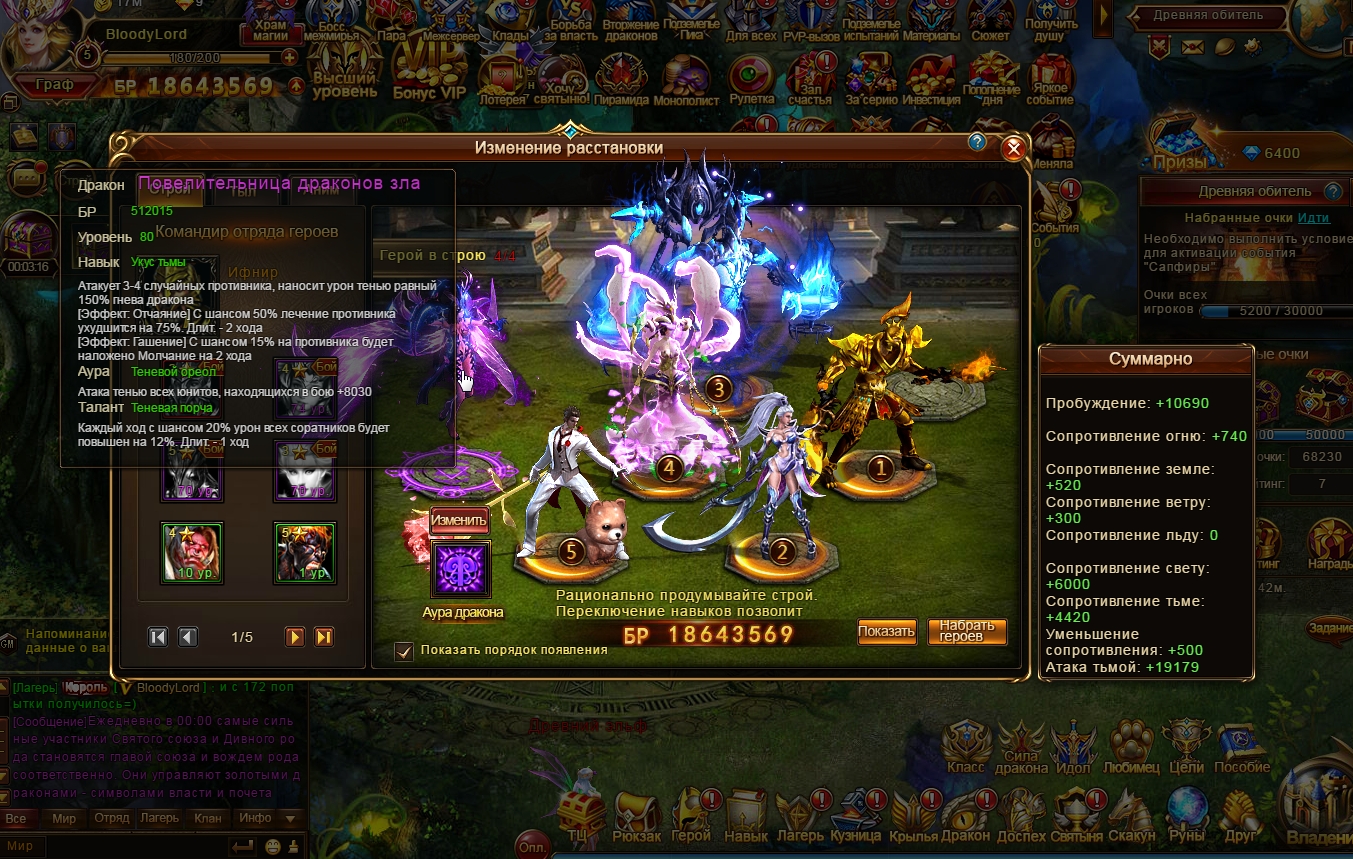Open Набрать героев recruitment
The image size is (1353, 859).
point(967,631)
